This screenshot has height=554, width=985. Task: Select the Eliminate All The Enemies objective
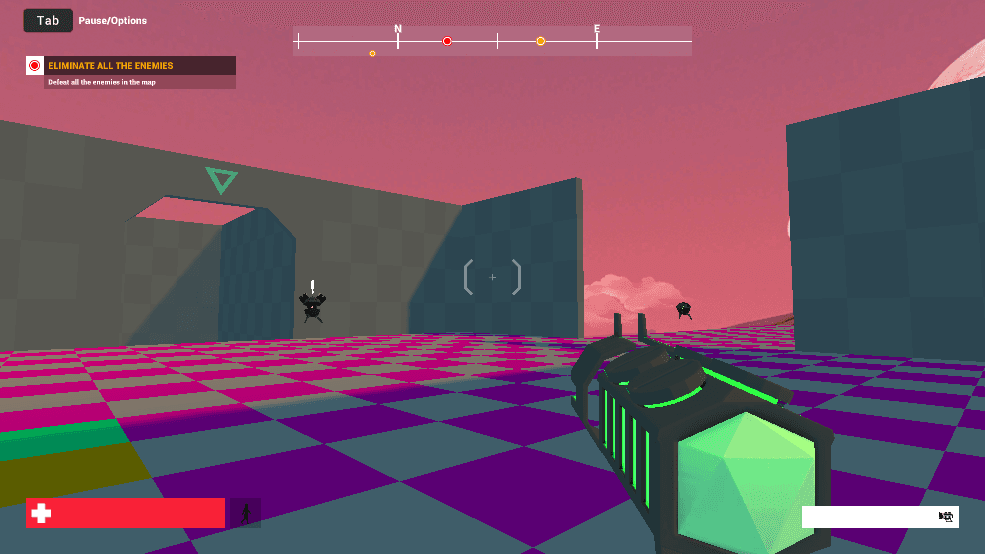[110, 66]
